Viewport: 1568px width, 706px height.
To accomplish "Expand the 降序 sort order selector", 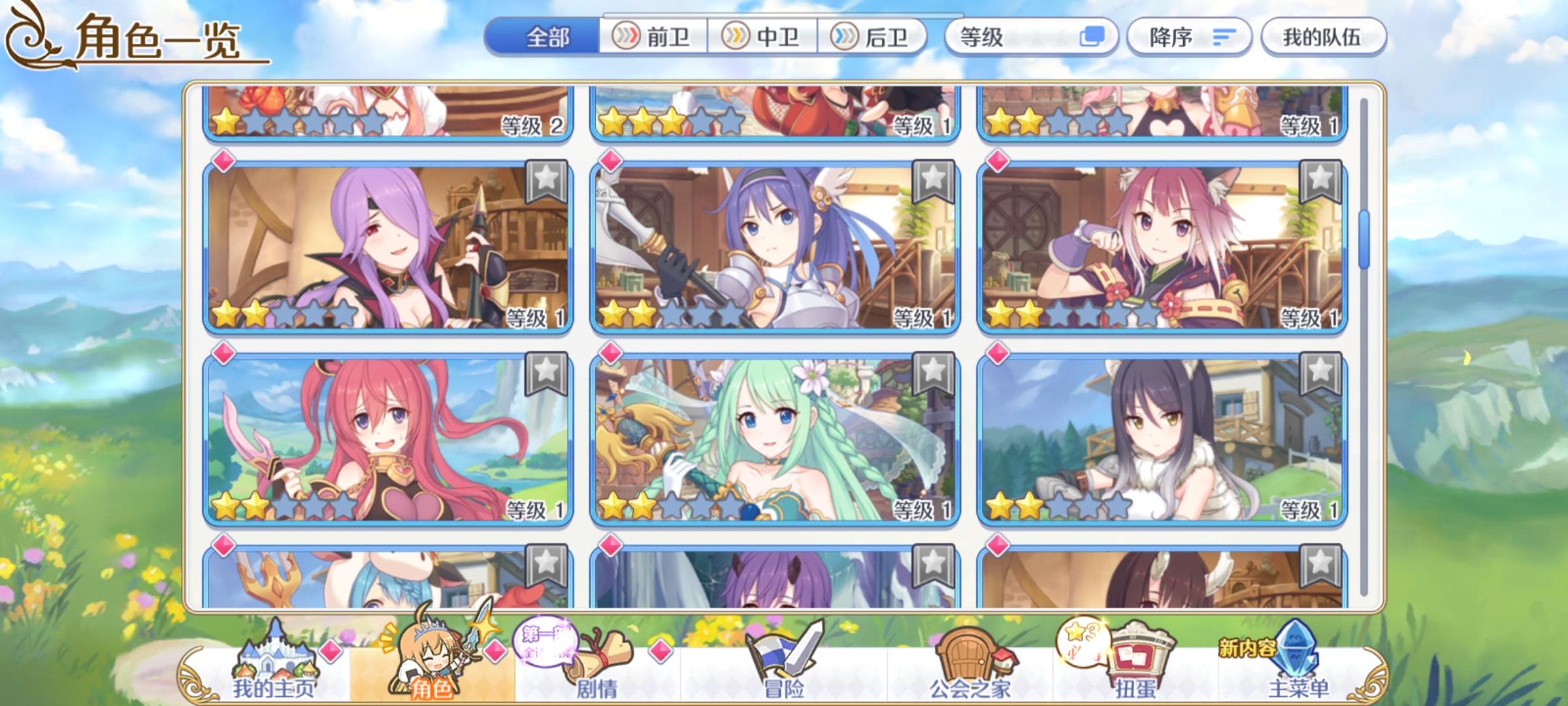I will click(x=1189, y=38).
